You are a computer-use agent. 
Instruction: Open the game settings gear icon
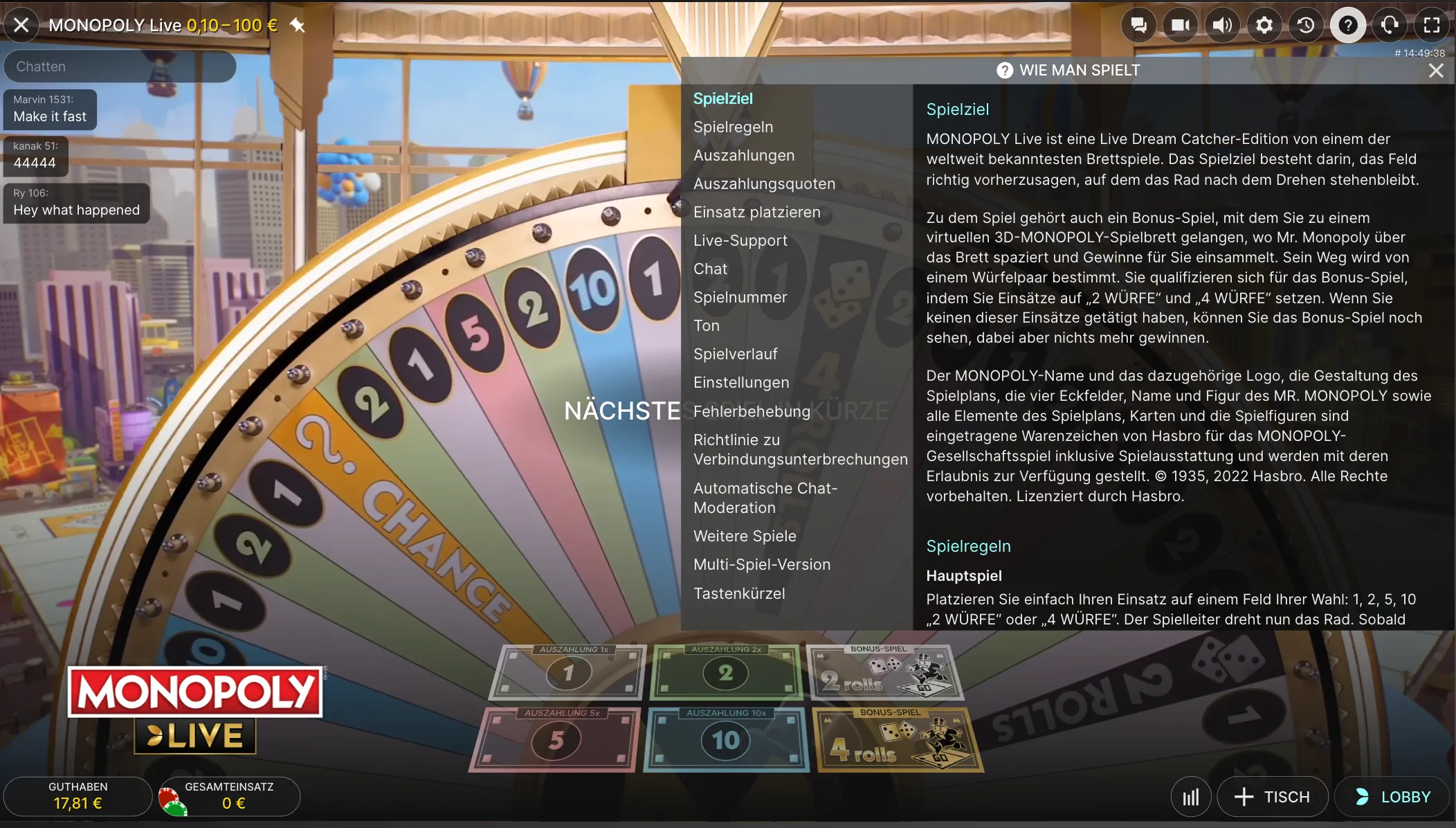point(1264,24)
